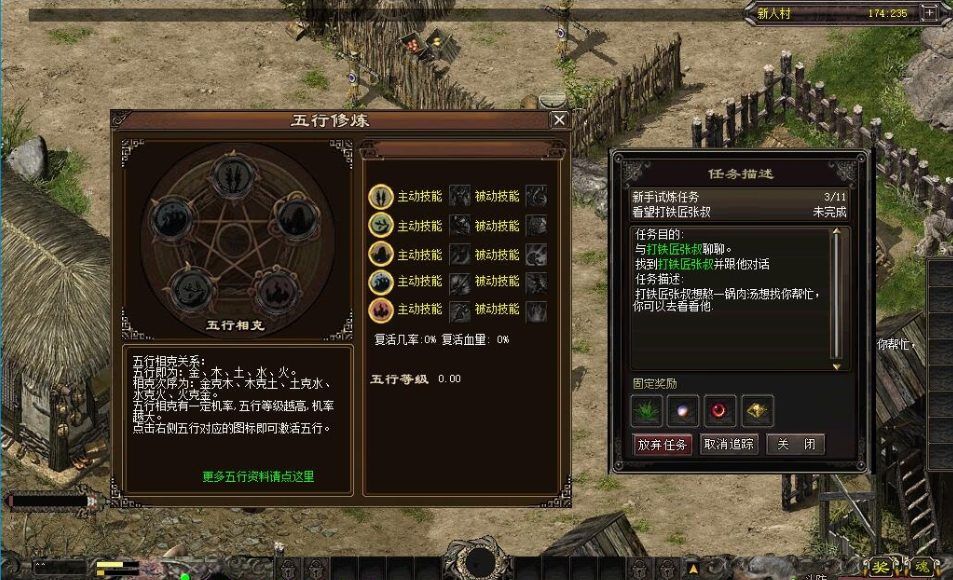Click the yellow 奖 reward button
This screenshot has width=953, height=580.
pos(881,567)
